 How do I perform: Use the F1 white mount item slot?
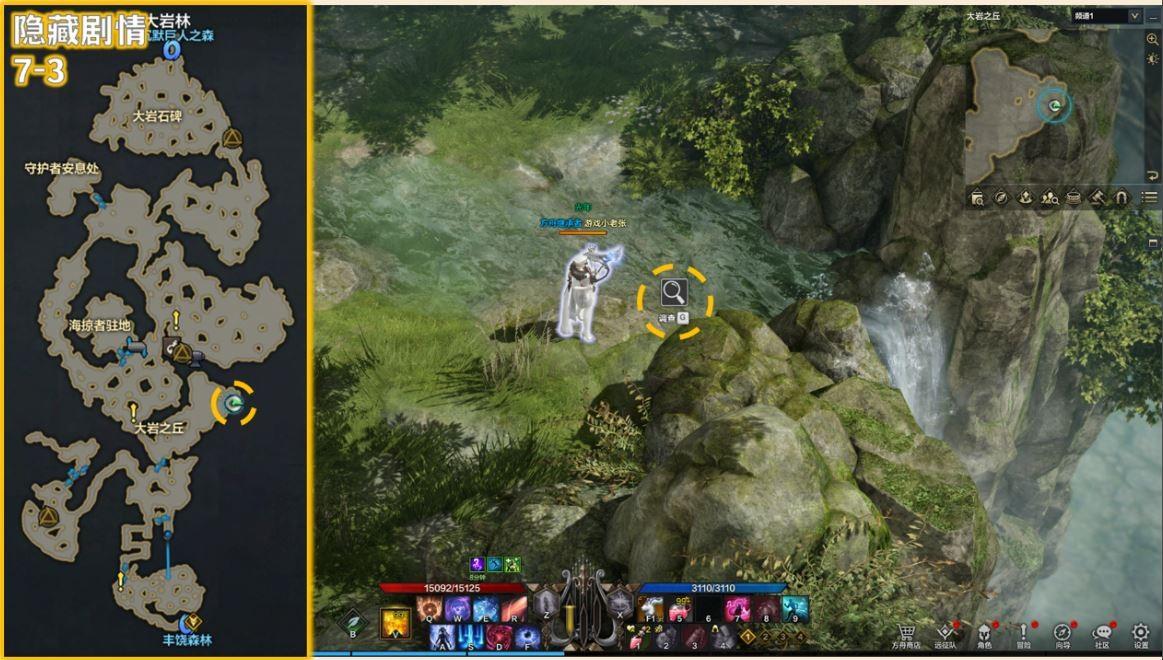pyautogui.click(x=651, y=609)
